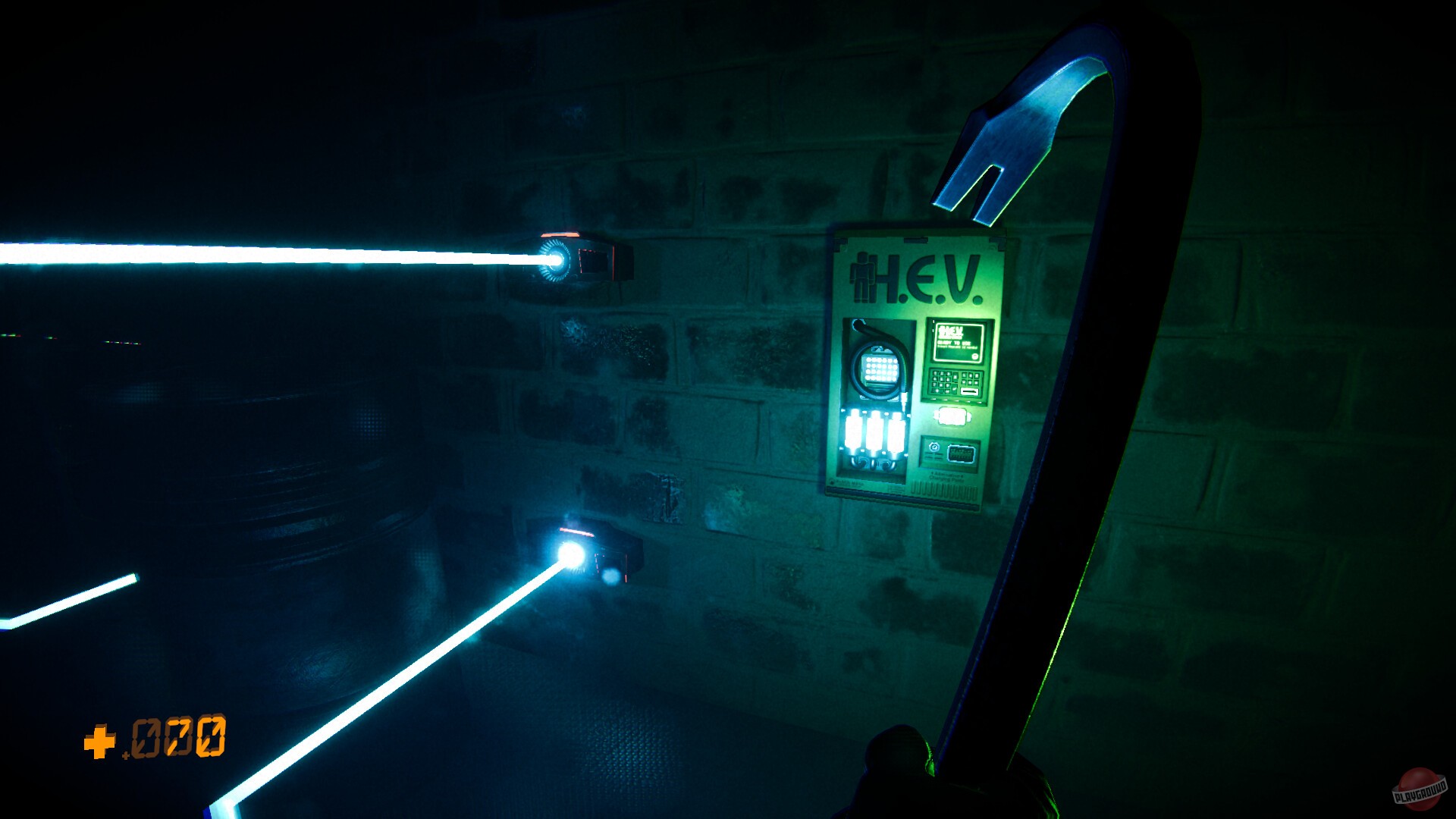1456x819 pixels.
Task: Click the H.E.V. stick-figure suit icon
Action: tap(863, 278)
